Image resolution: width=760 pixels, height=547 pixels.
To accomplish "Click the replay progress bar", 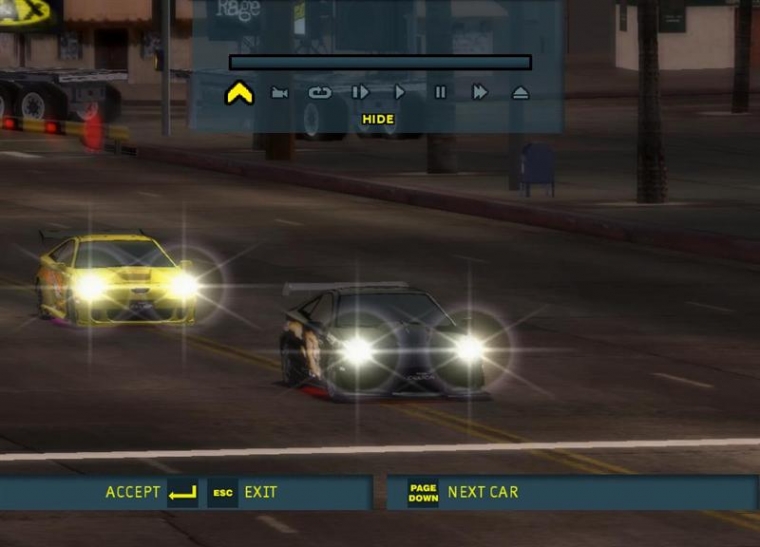I will pos(380,62).
